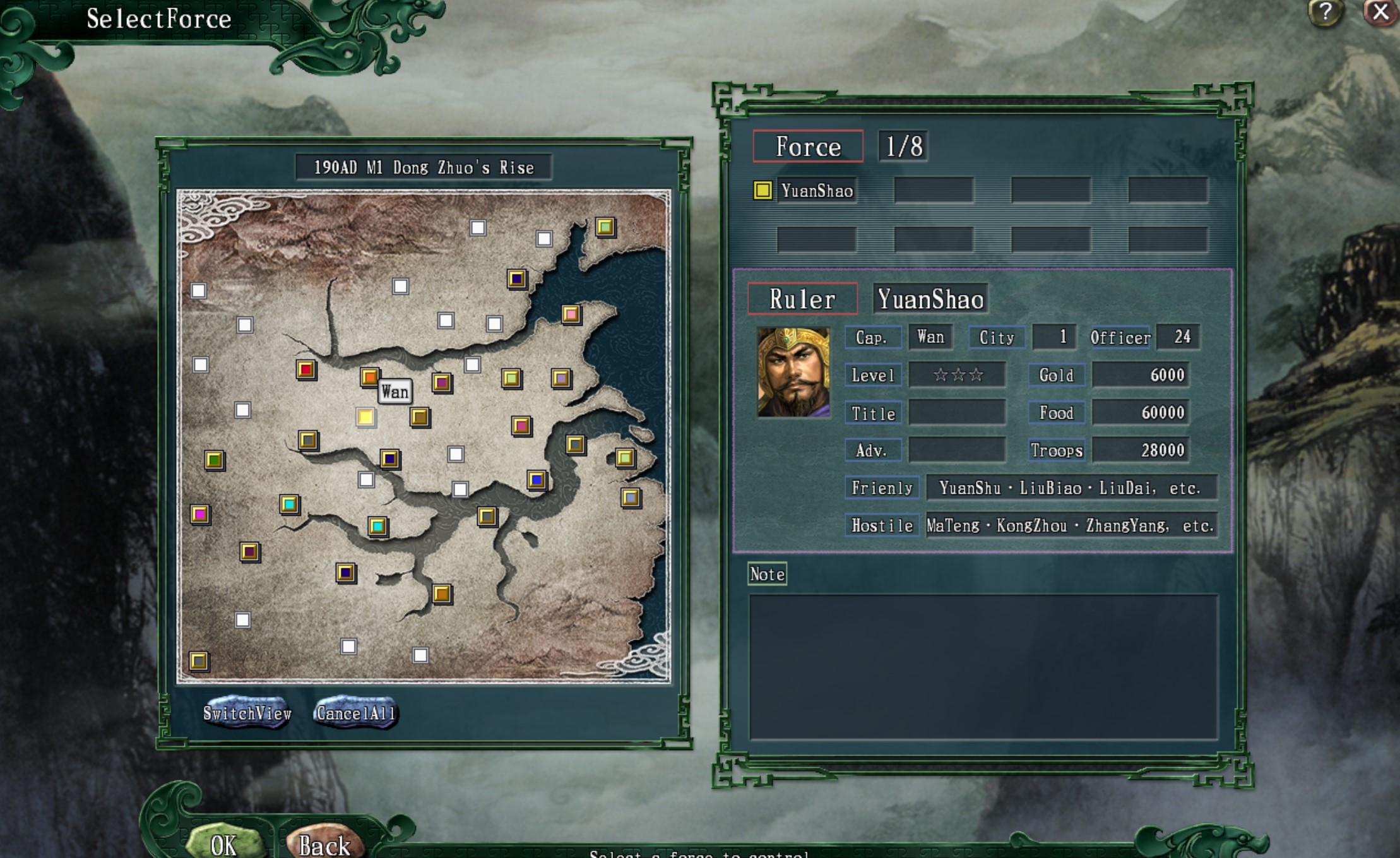Select the magenta city marker on map
Screen dimensions: 1400x858
click(200, 514)
